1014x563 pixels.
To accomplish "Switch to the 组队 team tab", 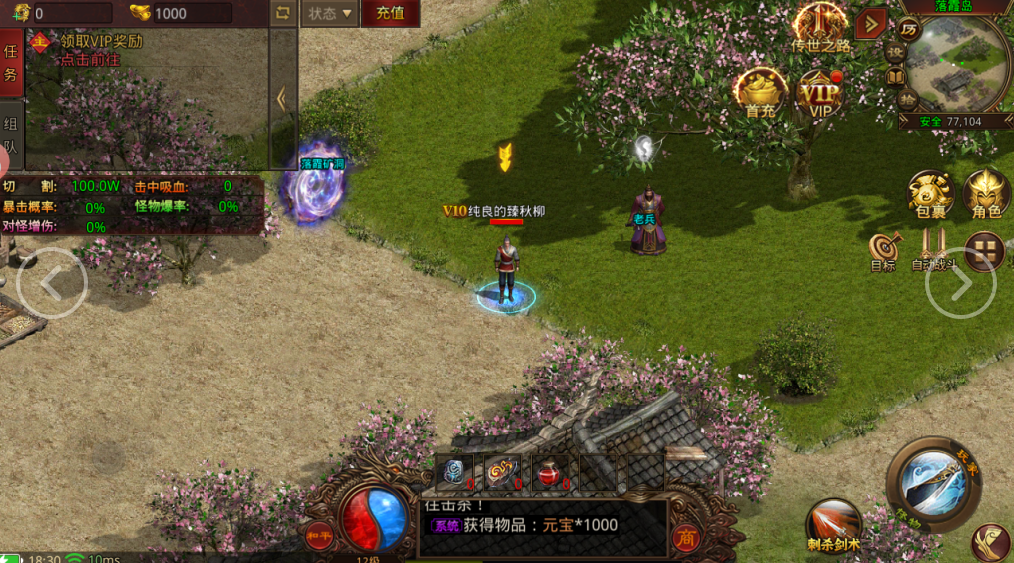I will click(x=11, y=135).
